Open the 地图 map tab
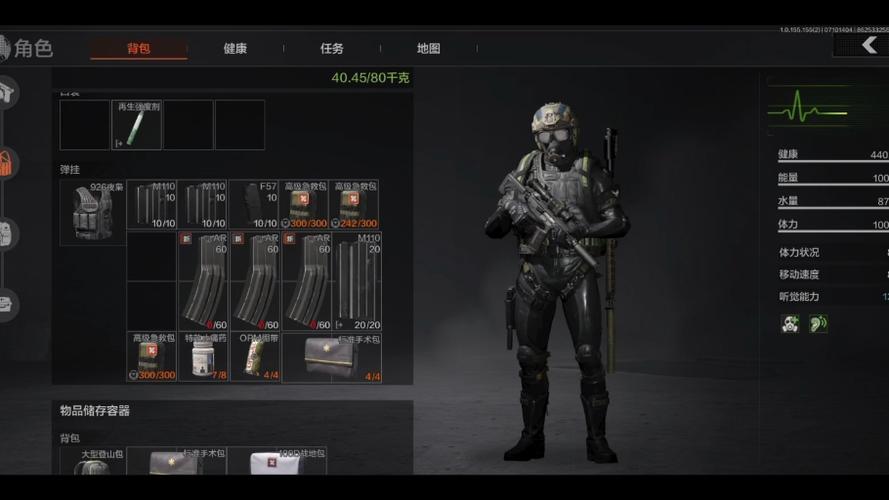The height and width of the screenshot is (500, 889). 428,48
